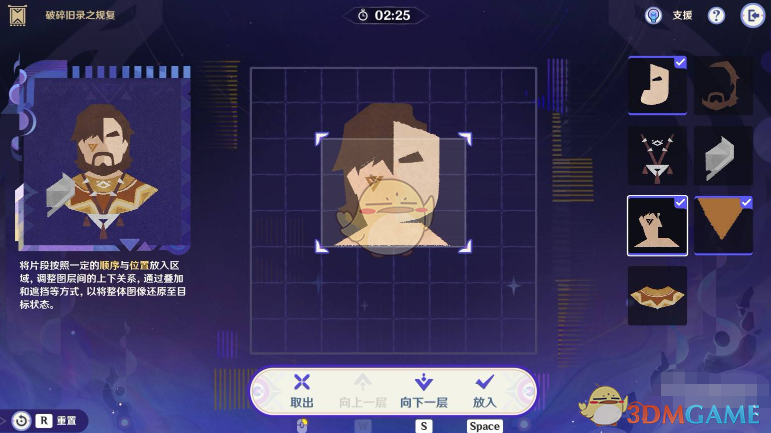Exit the puzzle via door icon
Image resolution: width=771 pixels, height=433 pixels.
pyautogui.click(x=751, y=16)
